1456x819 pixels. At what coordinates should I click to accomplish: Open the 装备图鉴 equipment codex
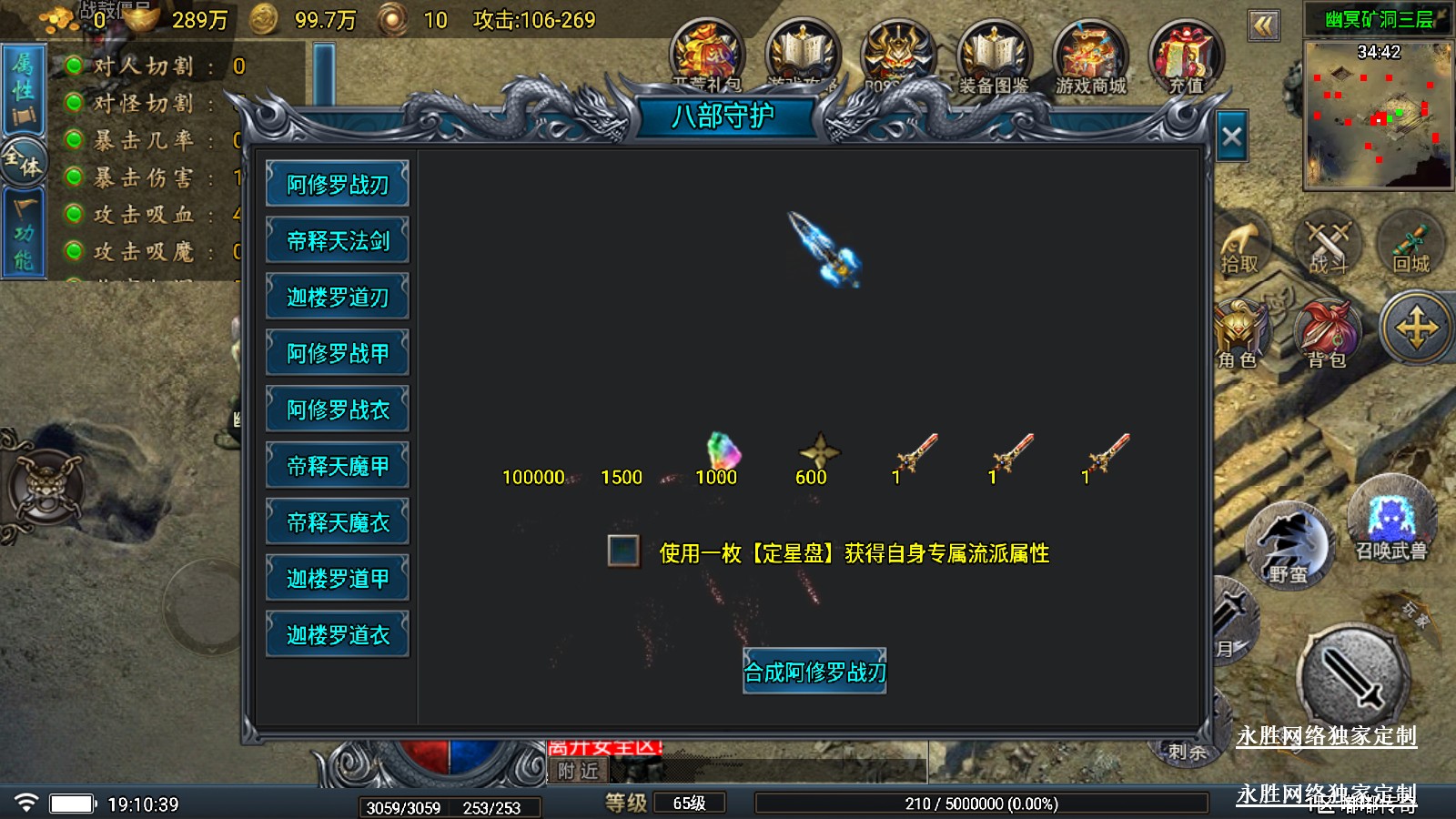[993, 58]
